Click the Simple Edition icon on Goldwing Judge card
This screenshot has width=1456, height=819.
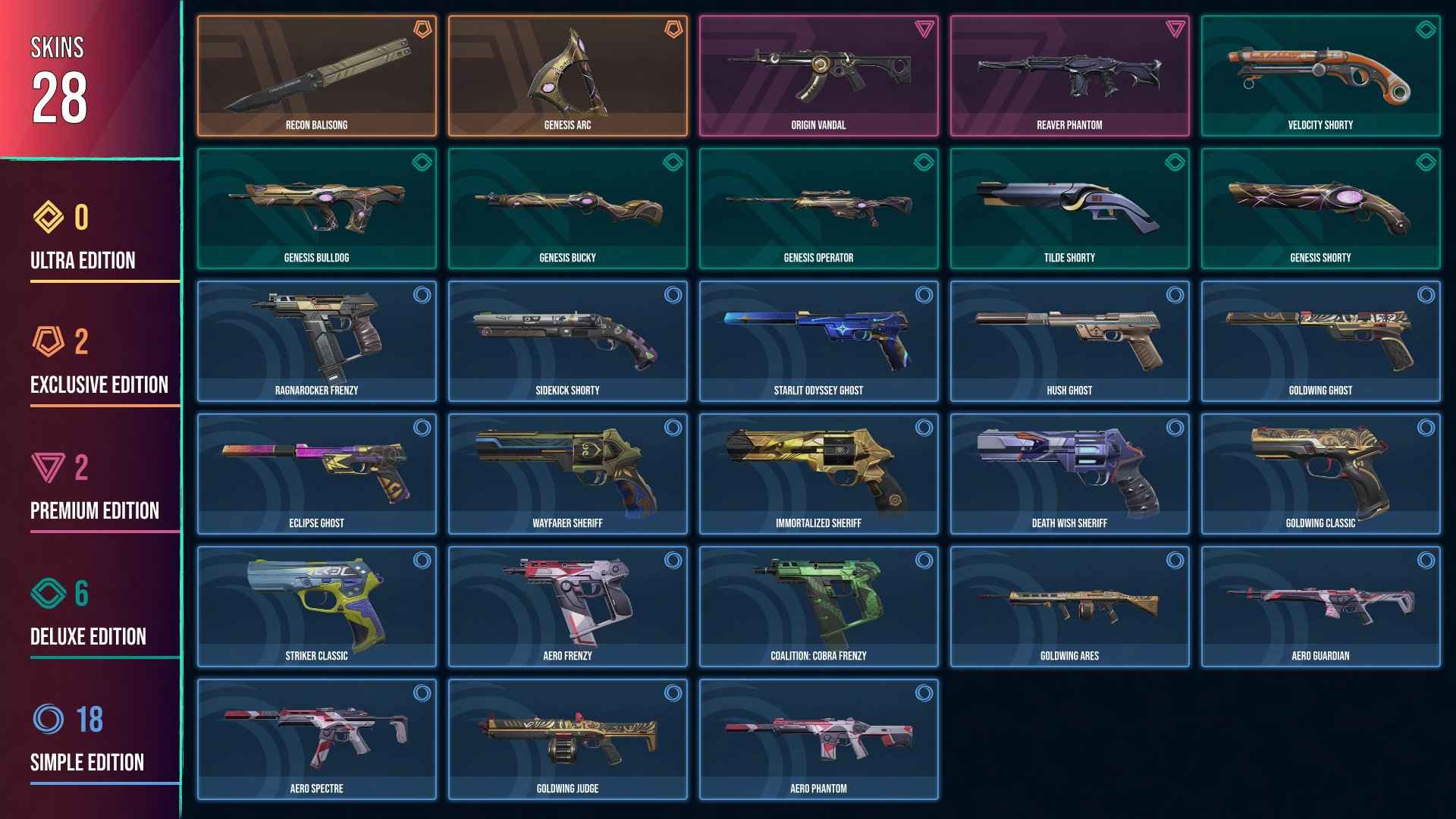pos(672,693)
